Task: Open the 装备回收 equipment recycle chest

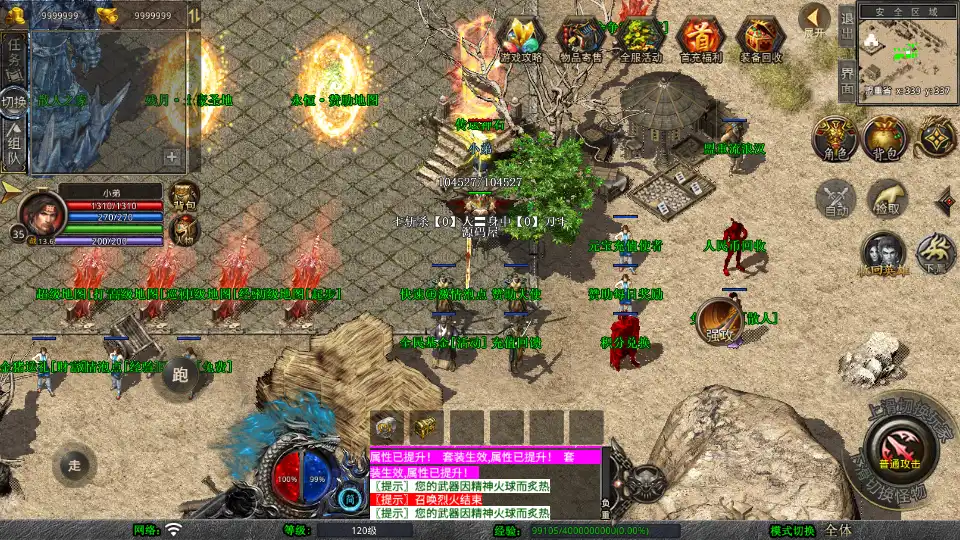Action: pos(760,40)
